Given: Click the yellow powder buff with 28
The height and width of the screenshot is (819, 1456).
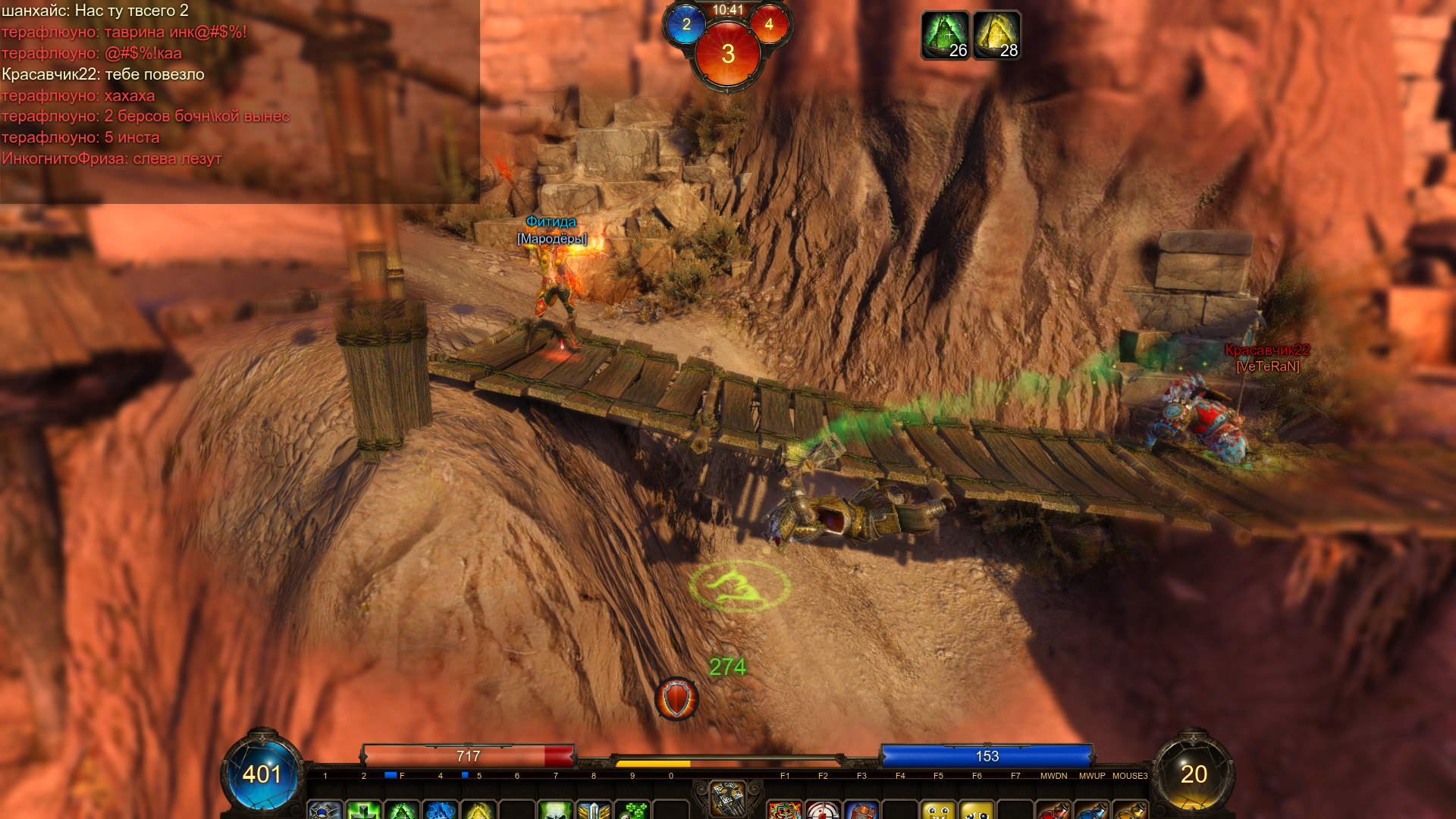Looking at the screenshot, I should tap(996, 35).
